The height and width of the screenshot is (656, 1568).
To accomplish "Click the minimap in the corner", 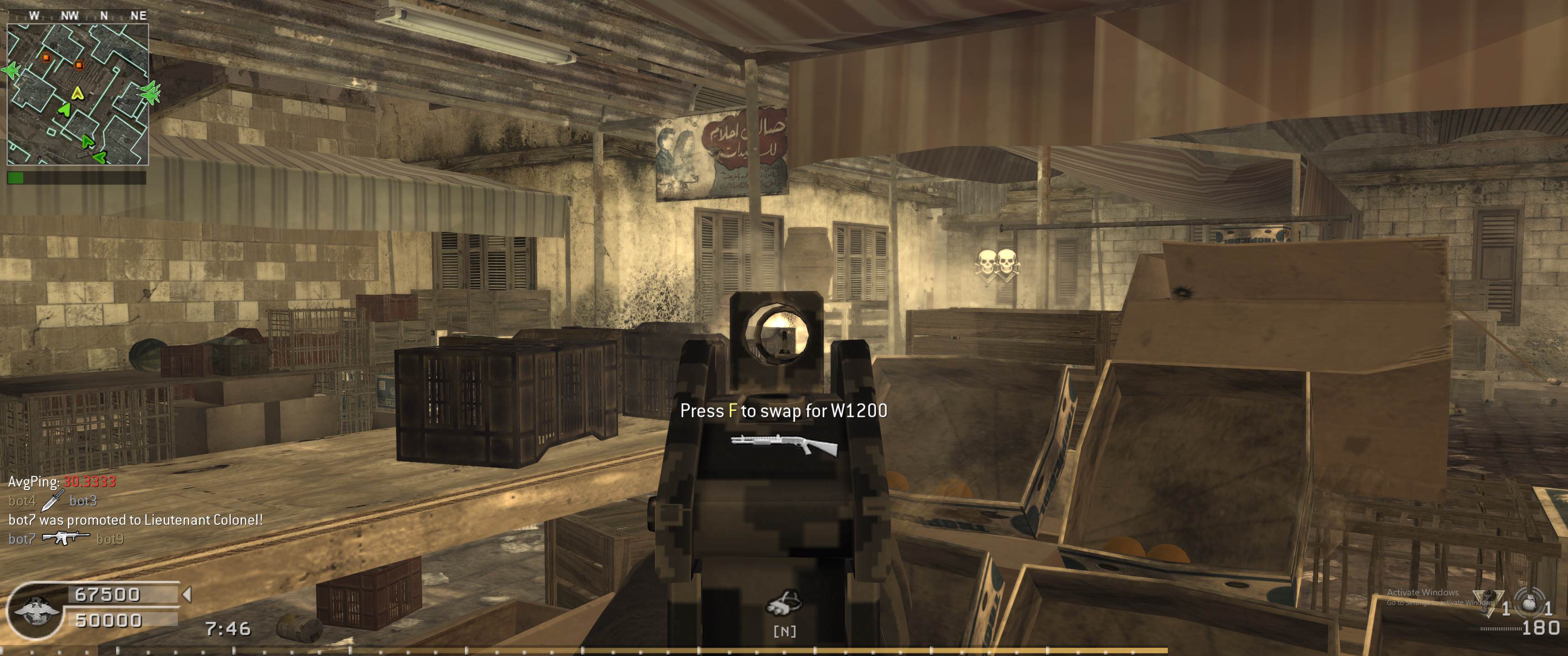I will (x=78, y=94).
